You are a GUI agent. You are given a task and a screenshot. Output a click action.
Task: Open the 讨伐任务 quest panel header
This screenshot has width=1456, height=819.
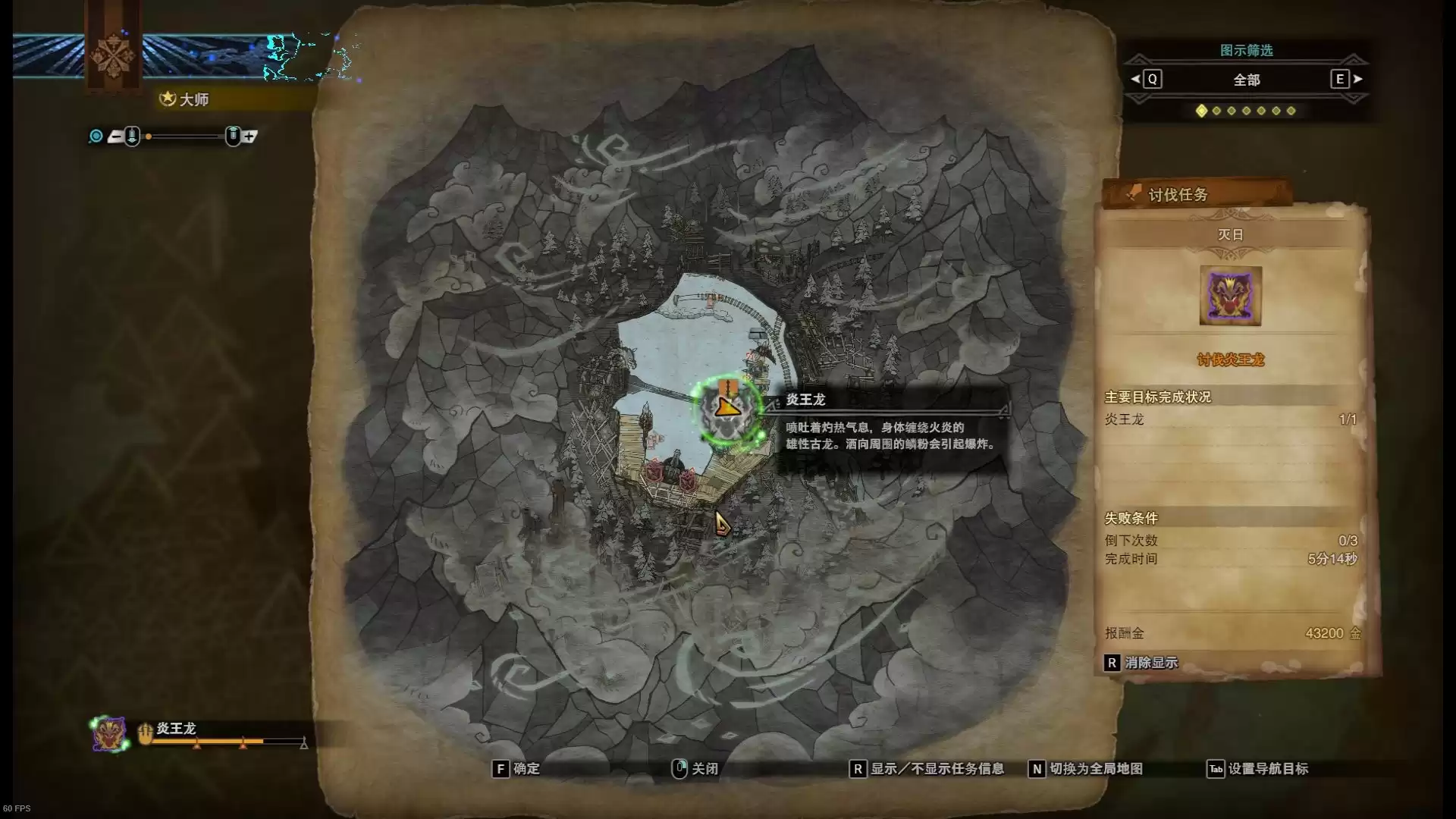1178,195
